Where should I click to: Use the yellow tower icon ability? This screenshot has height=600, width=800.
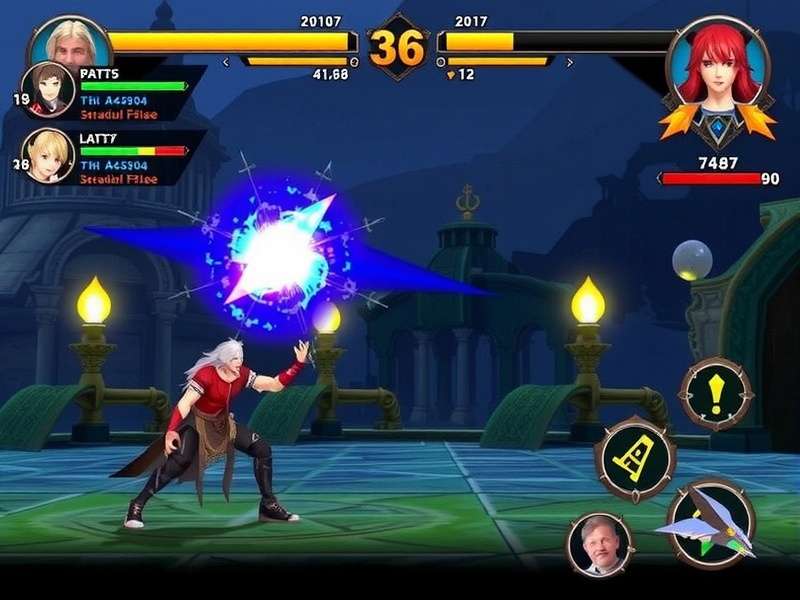pyautogui.click(x=635, y=459)
